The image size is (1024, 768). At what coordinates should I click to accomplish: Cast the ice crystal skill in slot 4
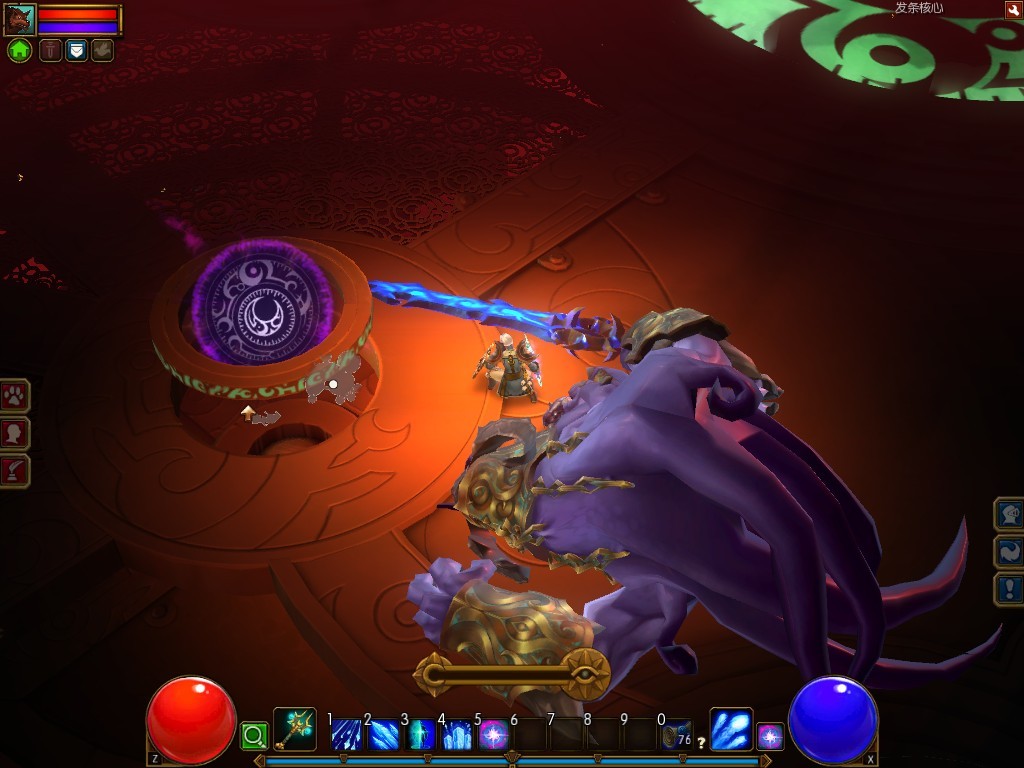coord(457,735)
